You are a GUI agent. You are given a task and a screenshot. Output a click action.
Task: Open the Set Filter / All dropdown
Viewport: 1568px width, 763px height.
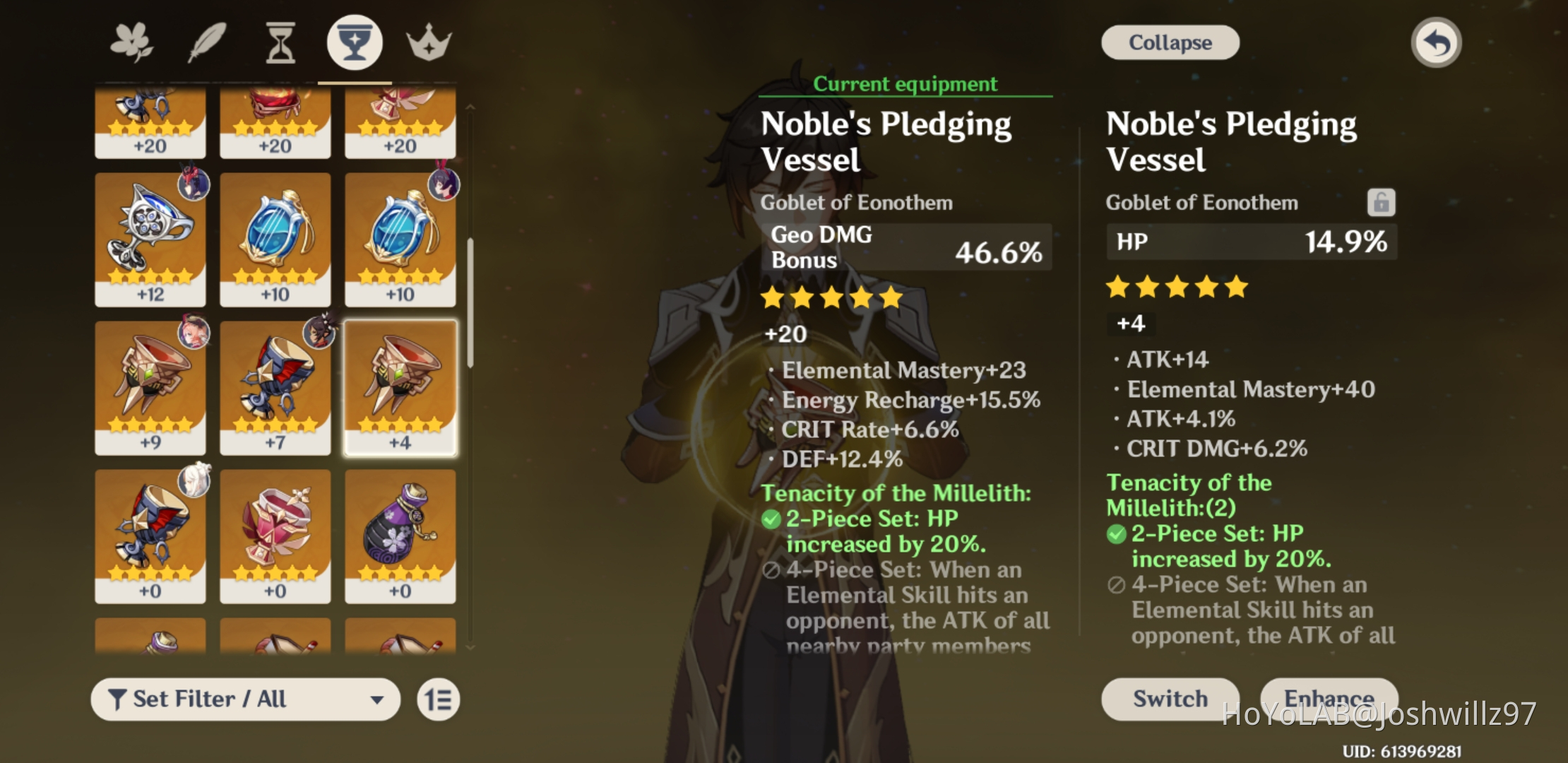click(246, 699)
